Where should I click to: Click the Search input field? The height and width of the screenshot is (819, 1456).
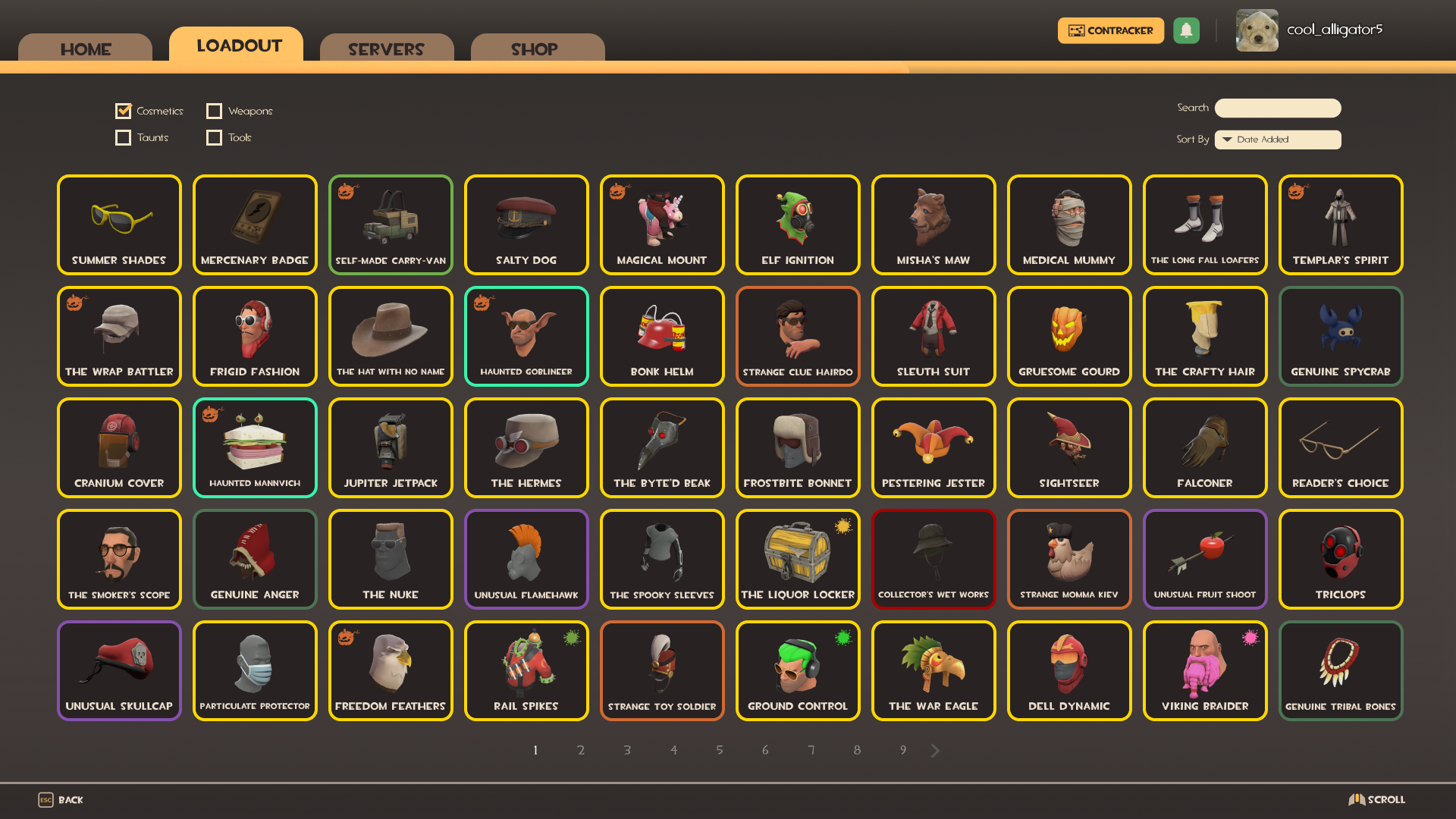1277,108
